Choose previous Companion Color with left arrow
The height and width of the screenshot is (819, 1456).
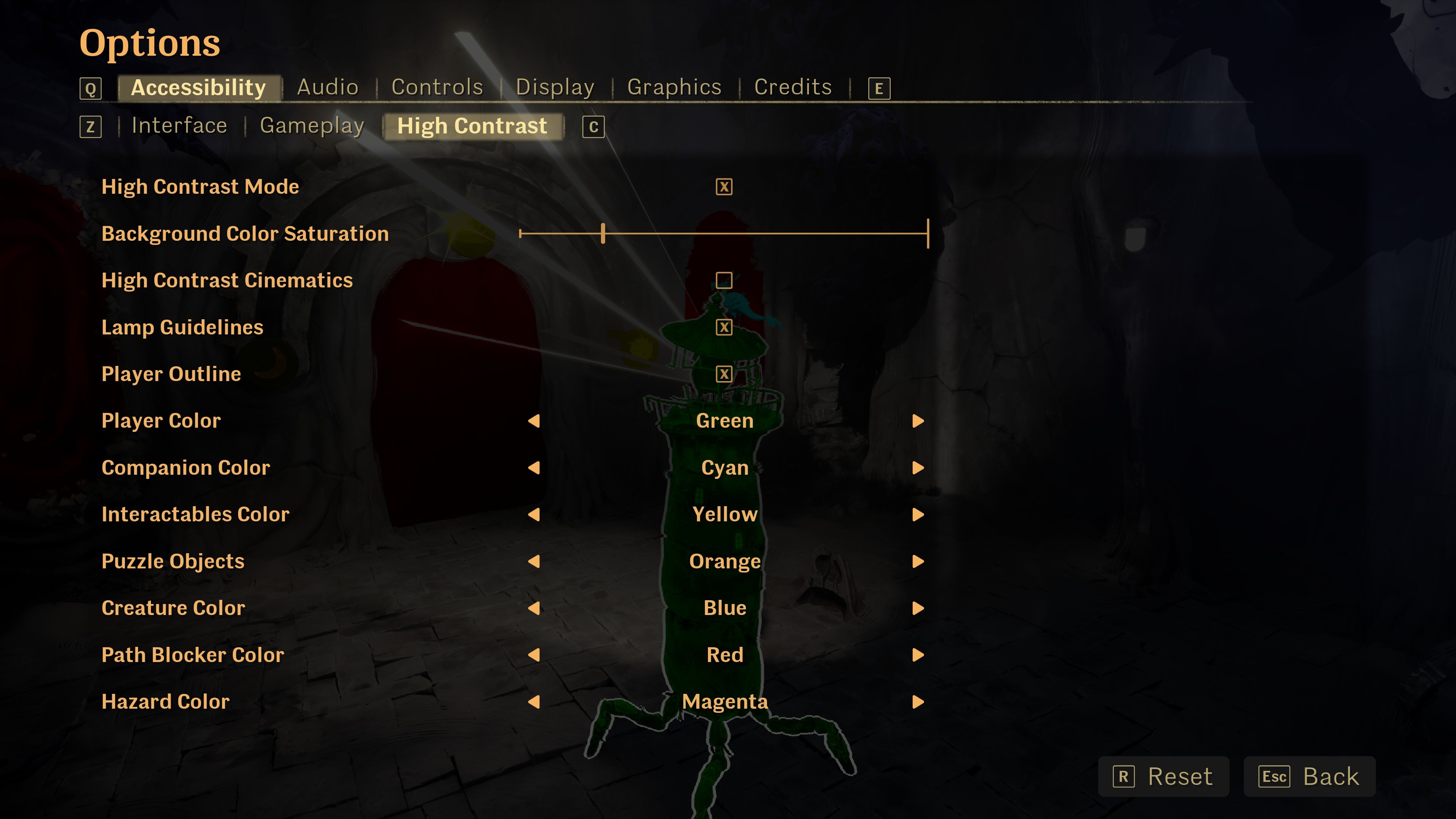pyautogui.click(x=533, y=468)
